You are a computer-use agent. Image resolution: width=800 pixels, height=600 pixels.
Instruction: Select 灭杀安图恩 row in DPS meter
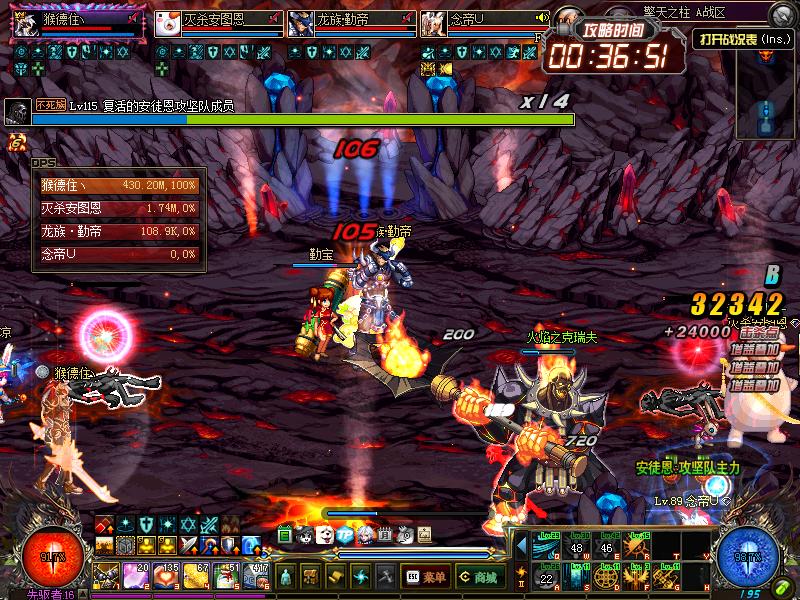click(120, 208)
